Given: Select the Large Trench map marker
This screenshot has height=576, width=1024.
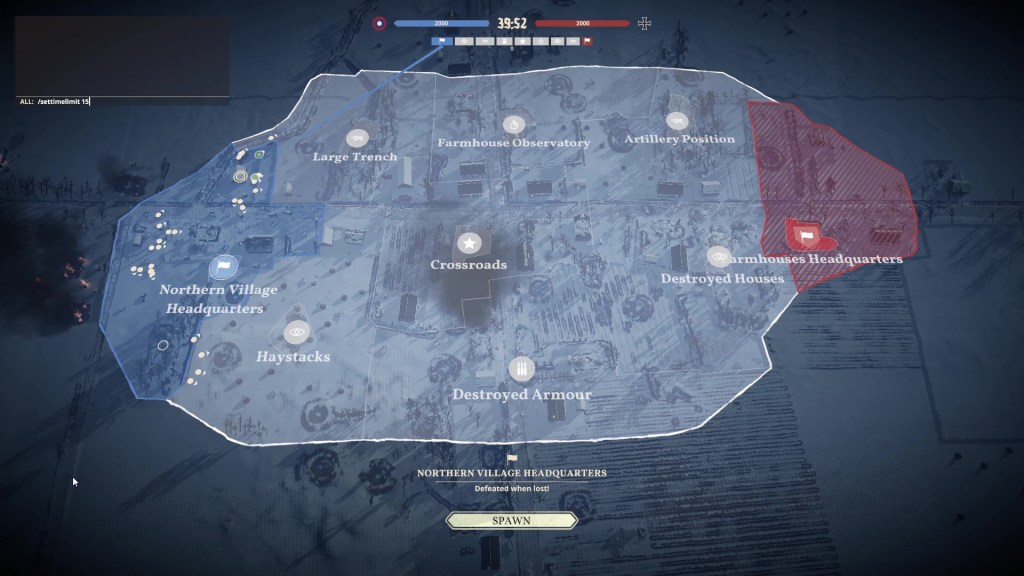Looking at the screenshot, I should click(356, 138).
